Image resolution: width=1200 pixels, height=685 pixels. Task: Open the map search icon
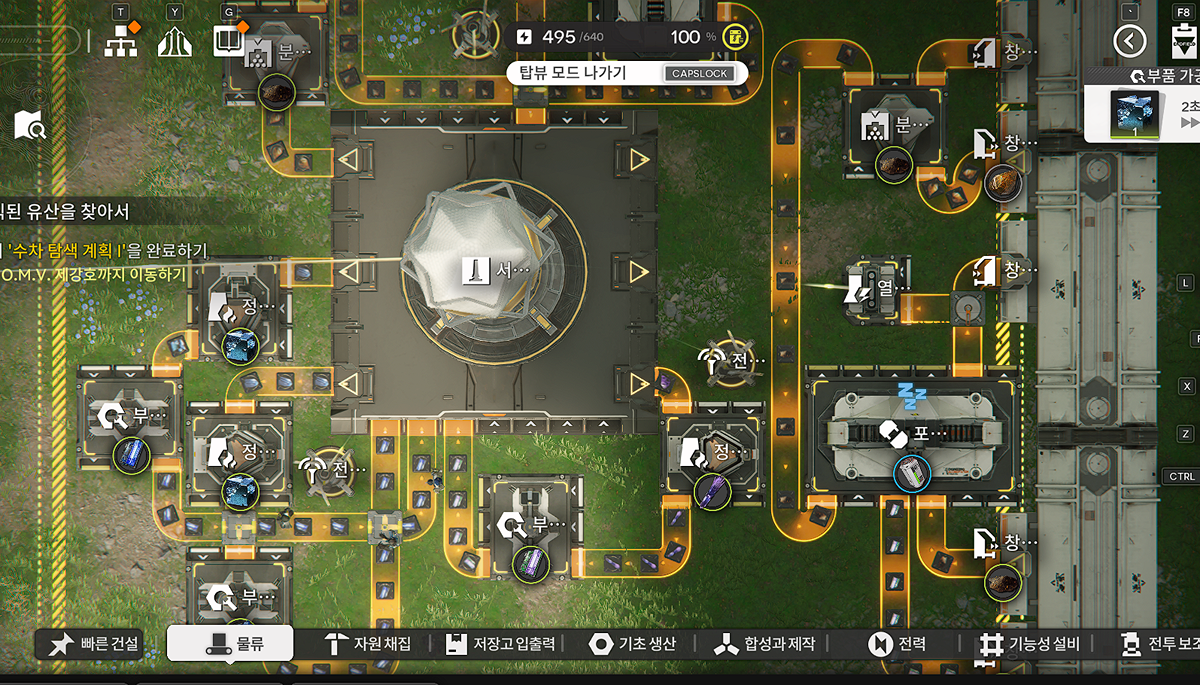[x=30, y=125]
